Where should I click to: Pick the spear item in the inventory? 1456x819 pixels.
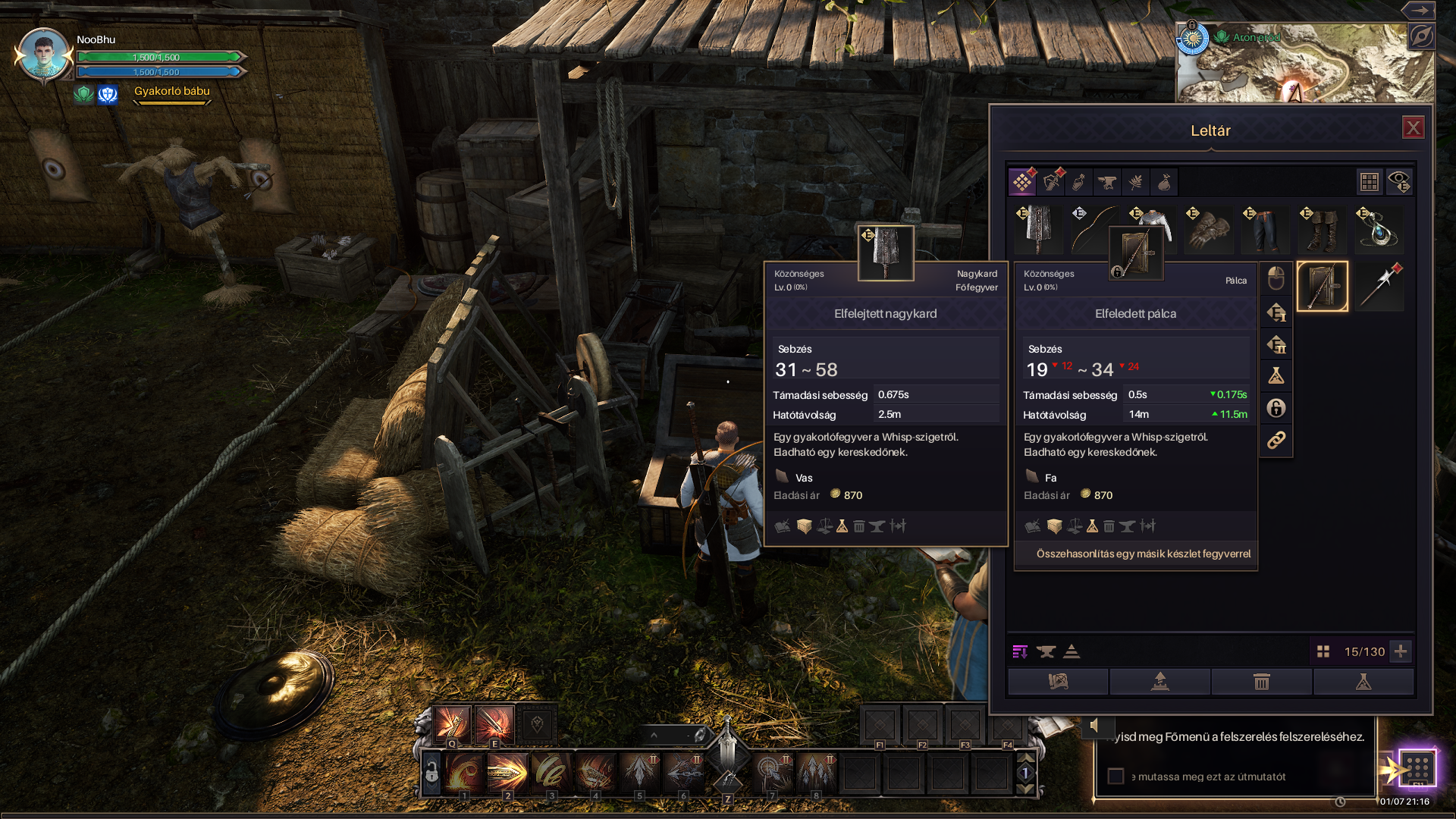(1379, 287)
